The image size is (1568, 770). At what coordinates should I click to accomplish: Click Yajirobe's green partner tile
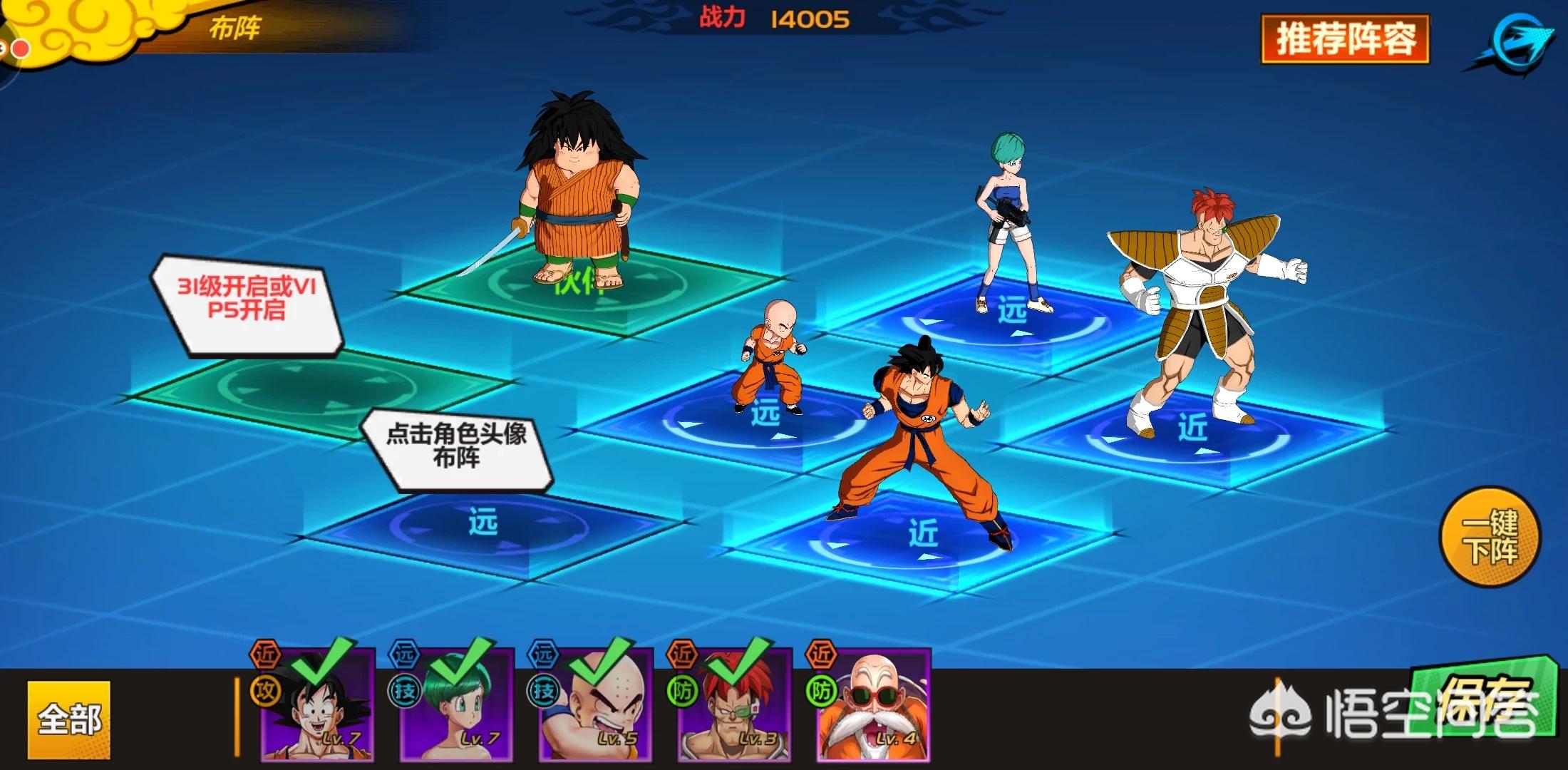(x=592, y=287)
